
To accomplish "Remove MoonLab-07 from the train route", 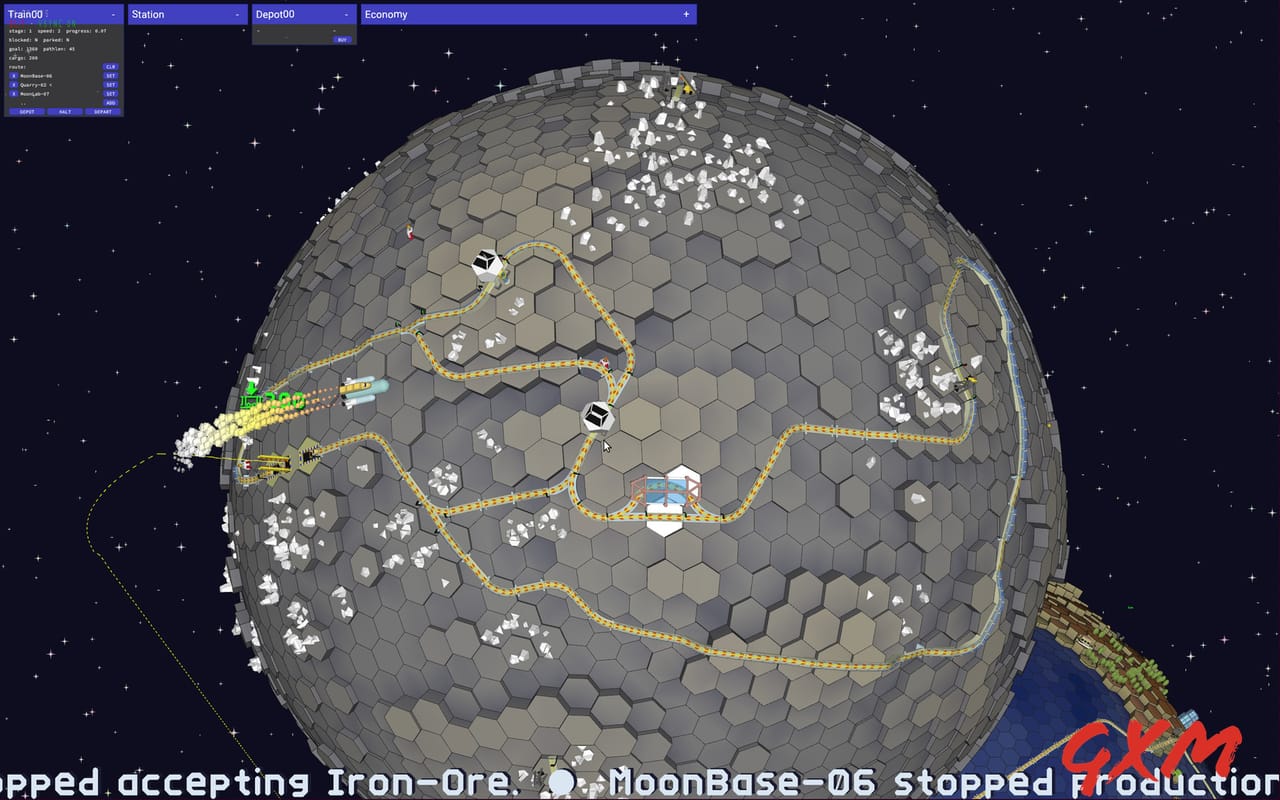I will [13, 94].
